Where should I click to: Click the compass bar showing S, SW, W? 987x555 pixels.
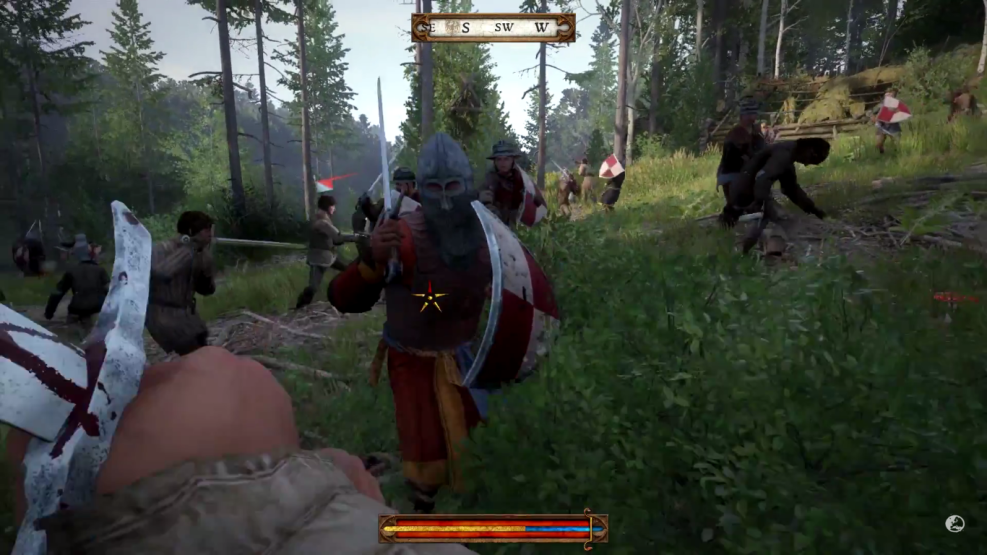pyautogui.click(x=493, y=27)
